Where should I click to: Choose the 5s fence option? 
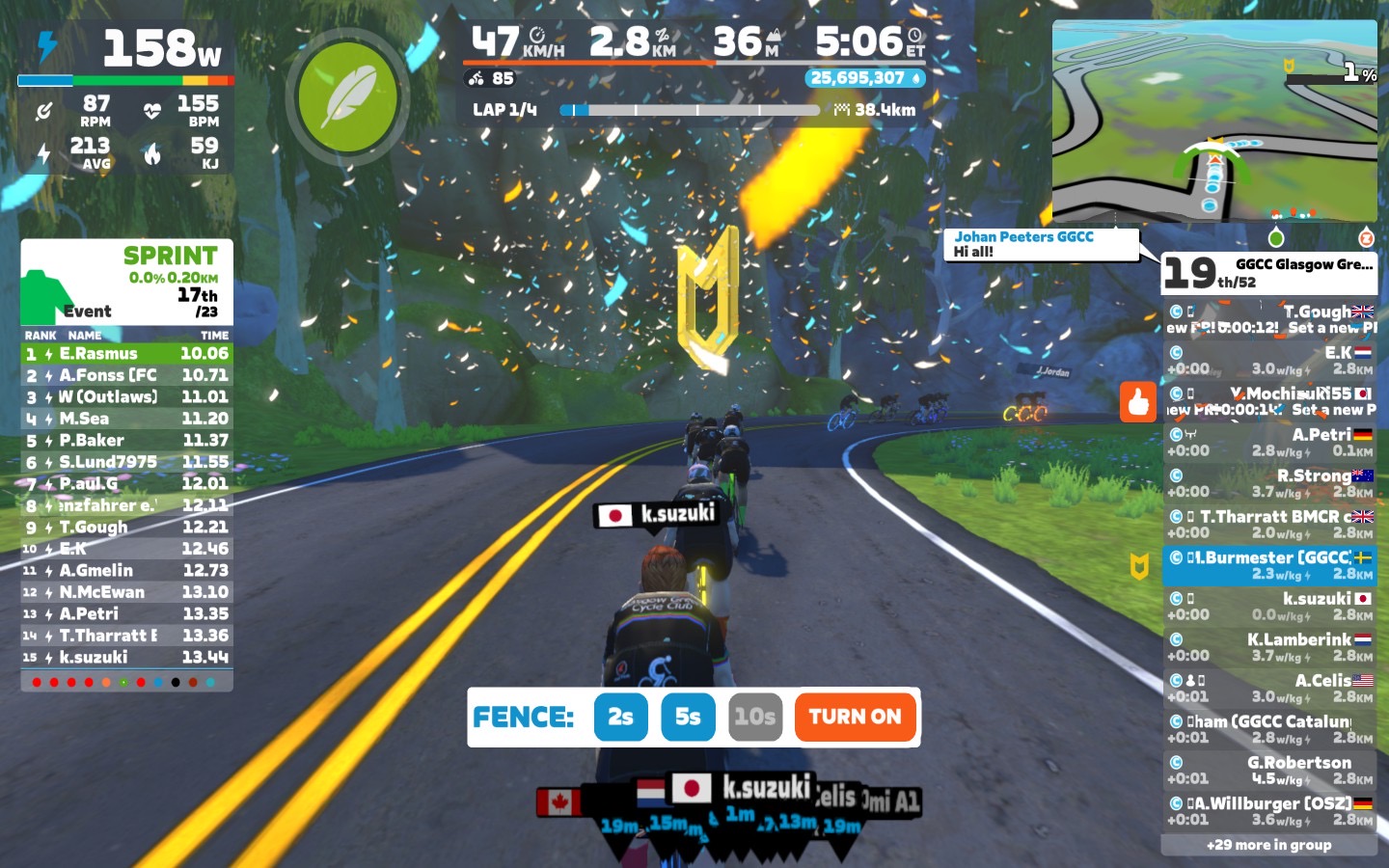pyautogui.click(x=688, y=717)
